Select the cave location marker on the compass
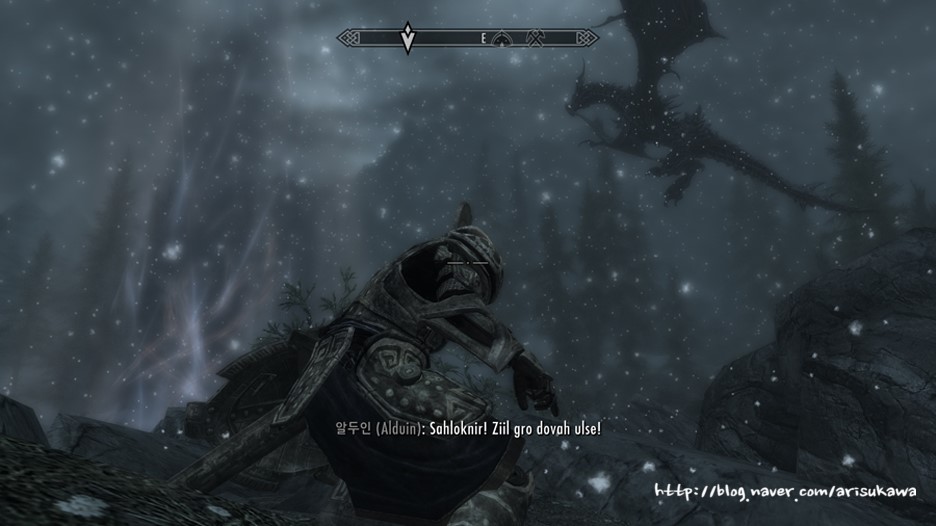 tap(504, 39)
